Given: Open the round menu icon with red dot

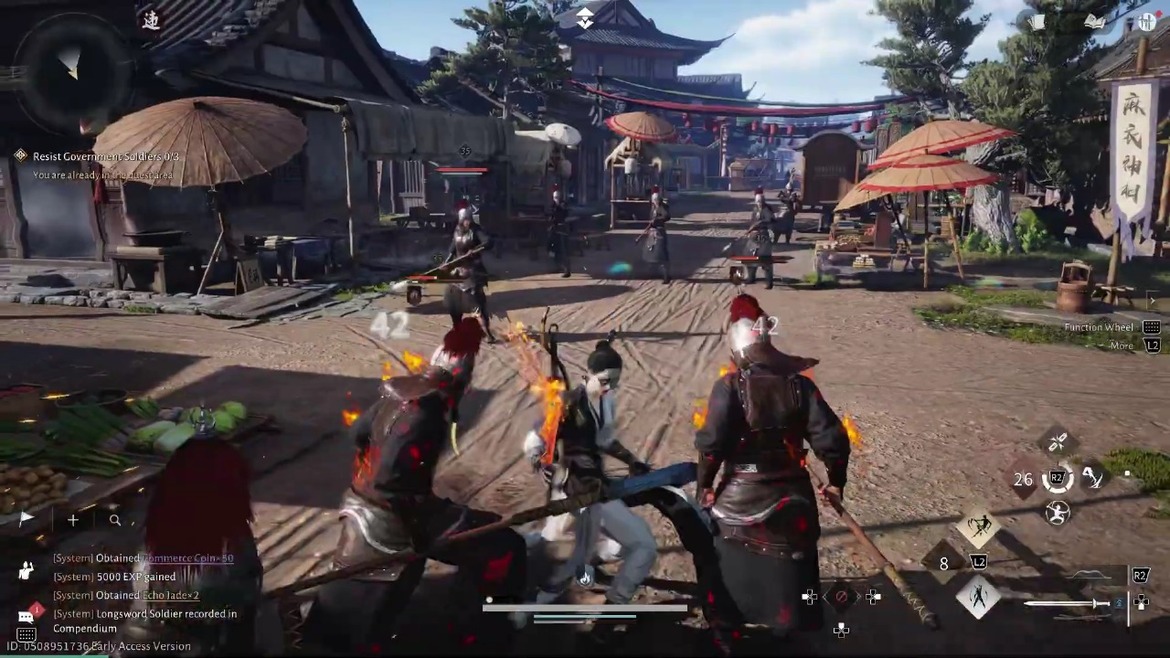Looking at the screenshot, I should coord(1146,22).
